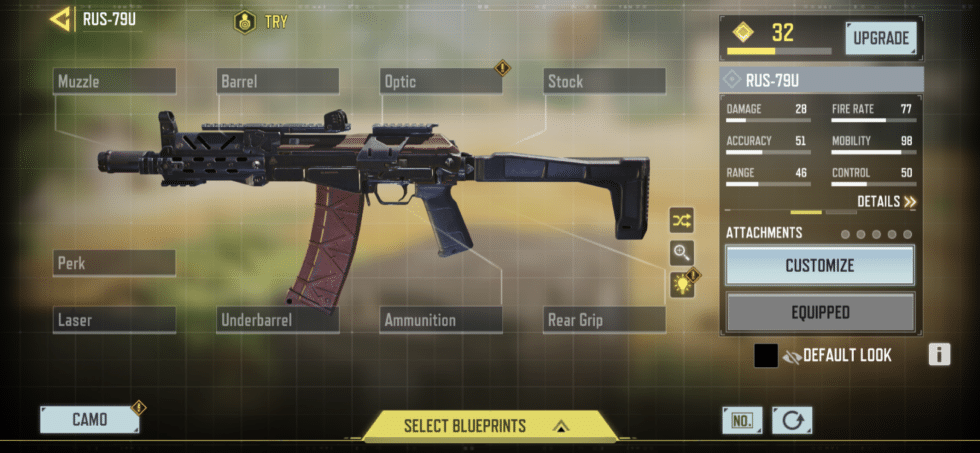Image resolution: width=980 pixels, height=453 pixels.
Task: Select the Optic attachment slot
Action: click(x=441, y=82)
